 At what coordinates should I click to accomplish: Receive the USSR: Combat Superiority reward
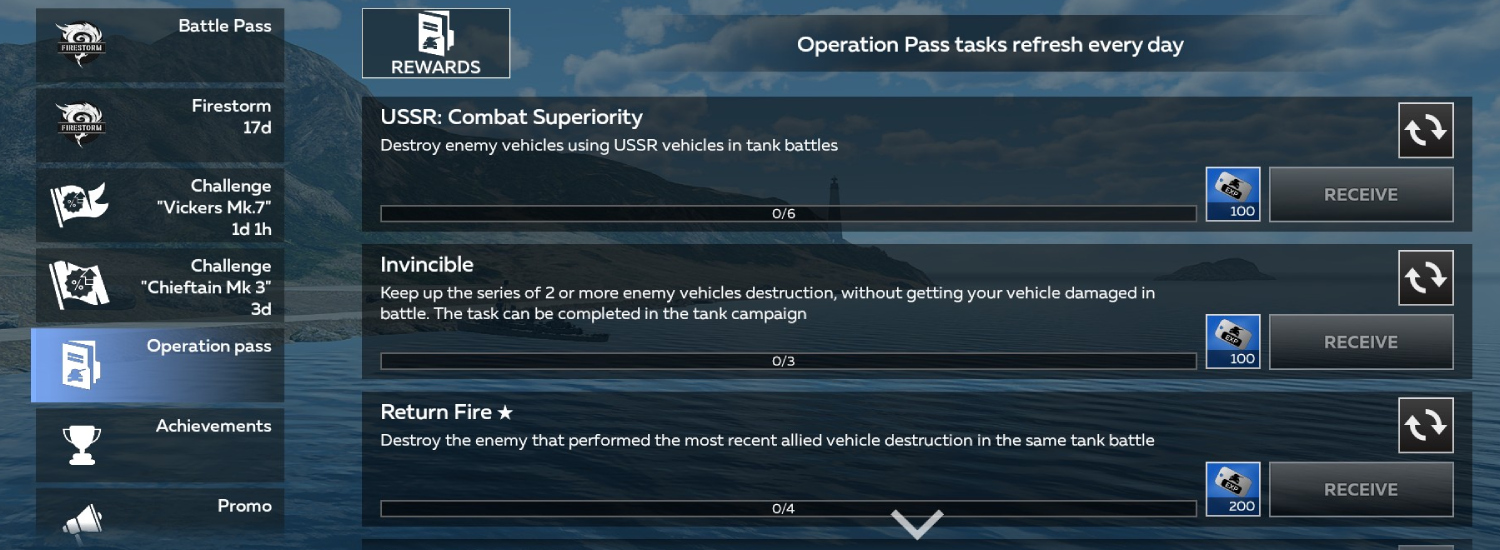click(1360, 194)
